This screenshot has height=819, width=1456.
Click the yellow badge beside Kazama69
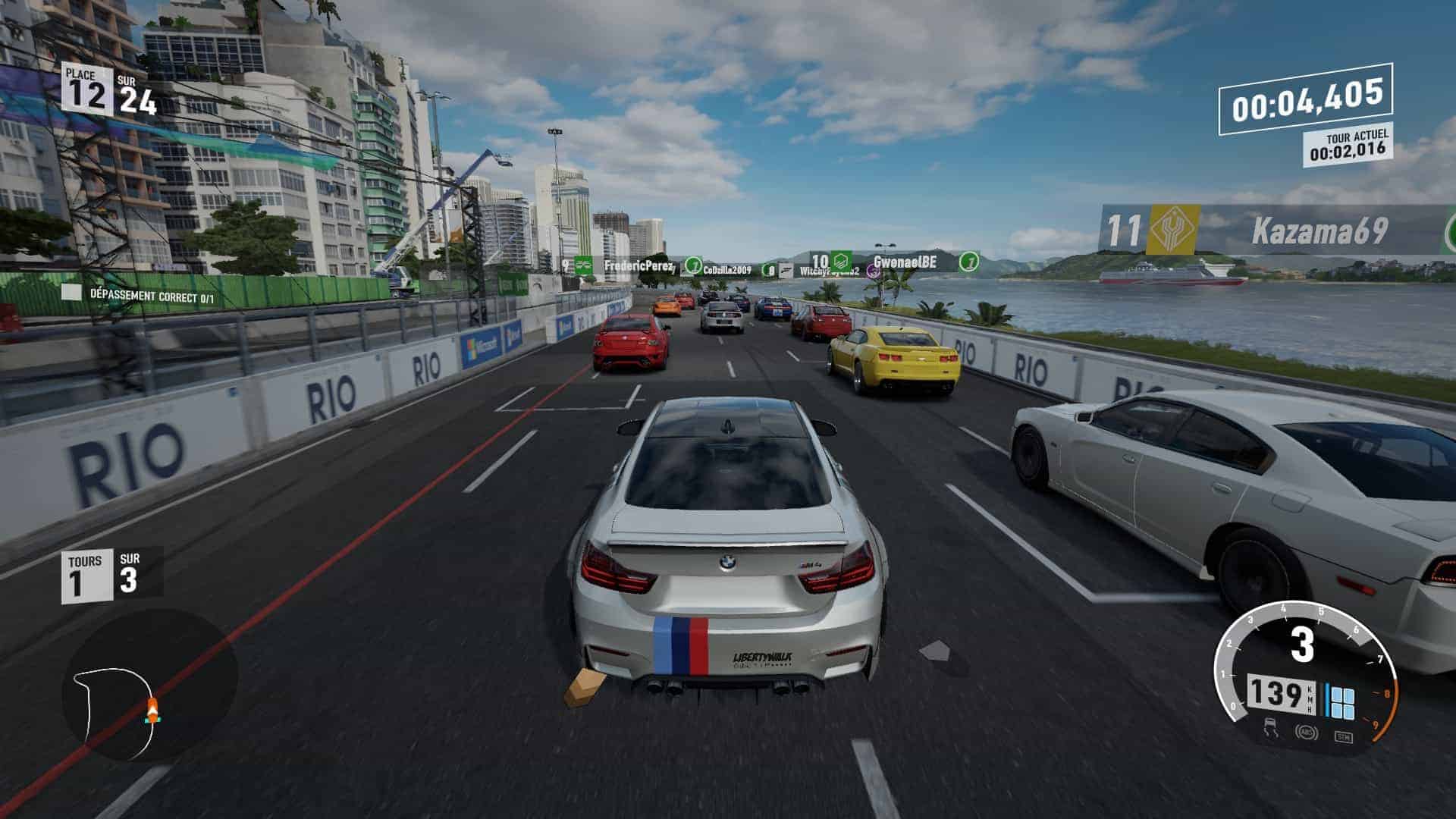click(x=1172, y=230)
